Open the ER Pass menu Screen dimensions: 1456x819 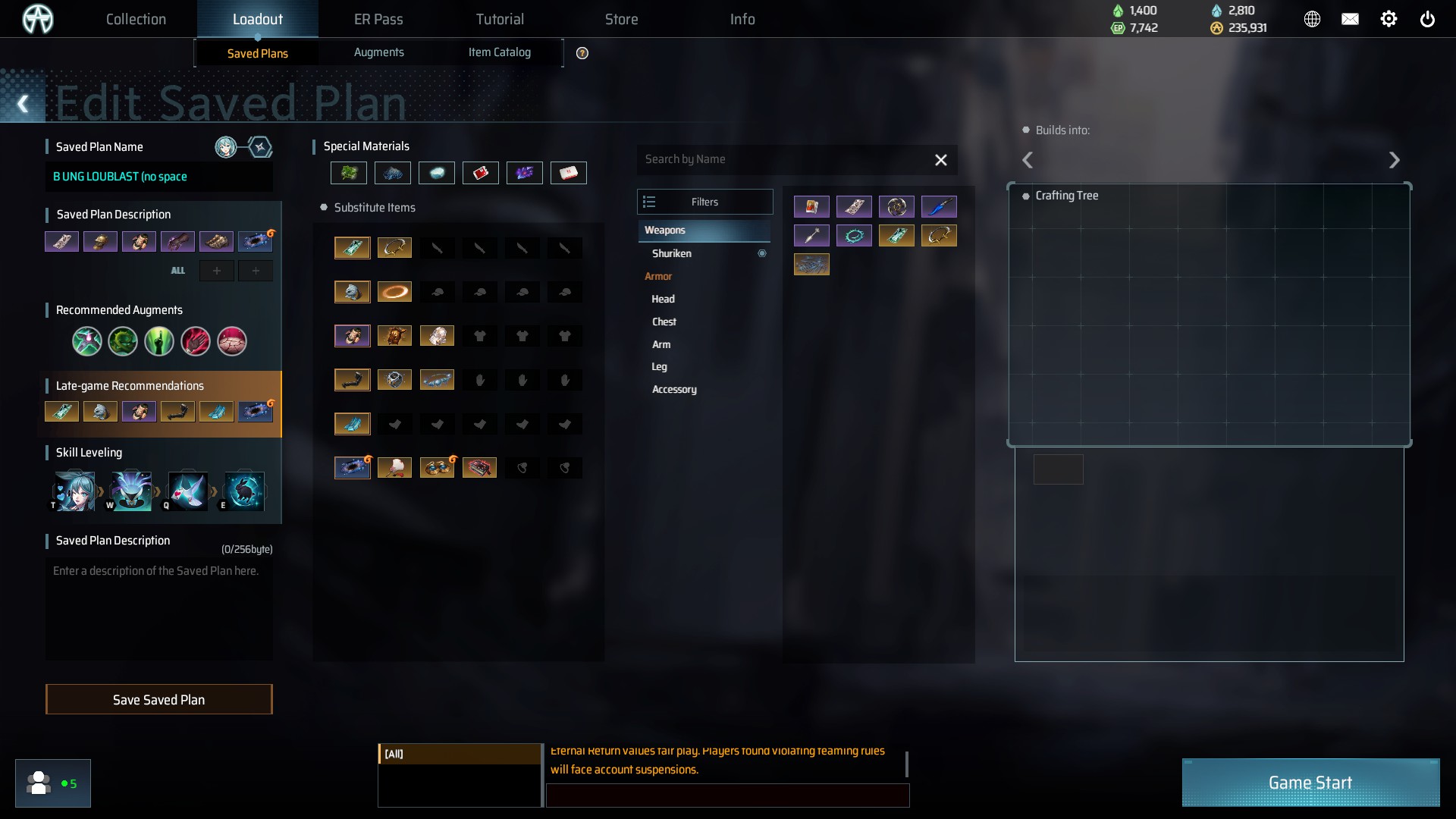tap(378, 19)
